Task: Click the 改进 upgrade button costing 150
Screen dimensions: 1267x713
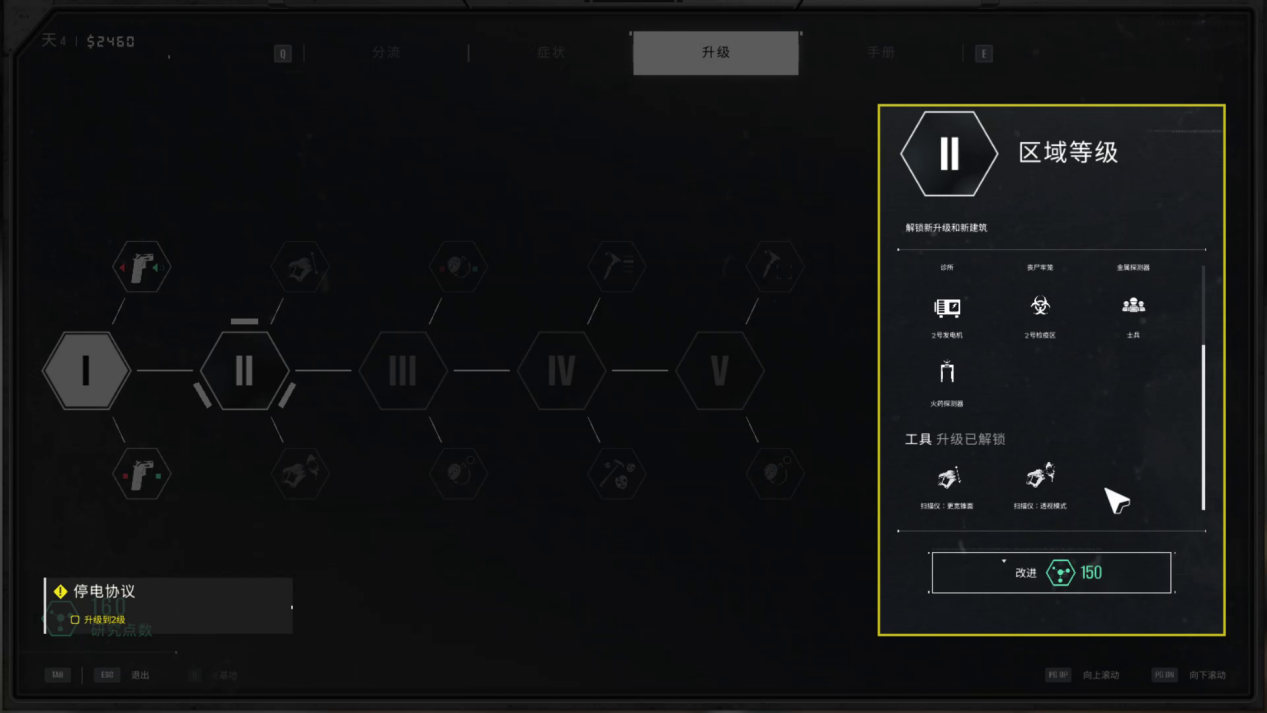Action: (1051, 573)
